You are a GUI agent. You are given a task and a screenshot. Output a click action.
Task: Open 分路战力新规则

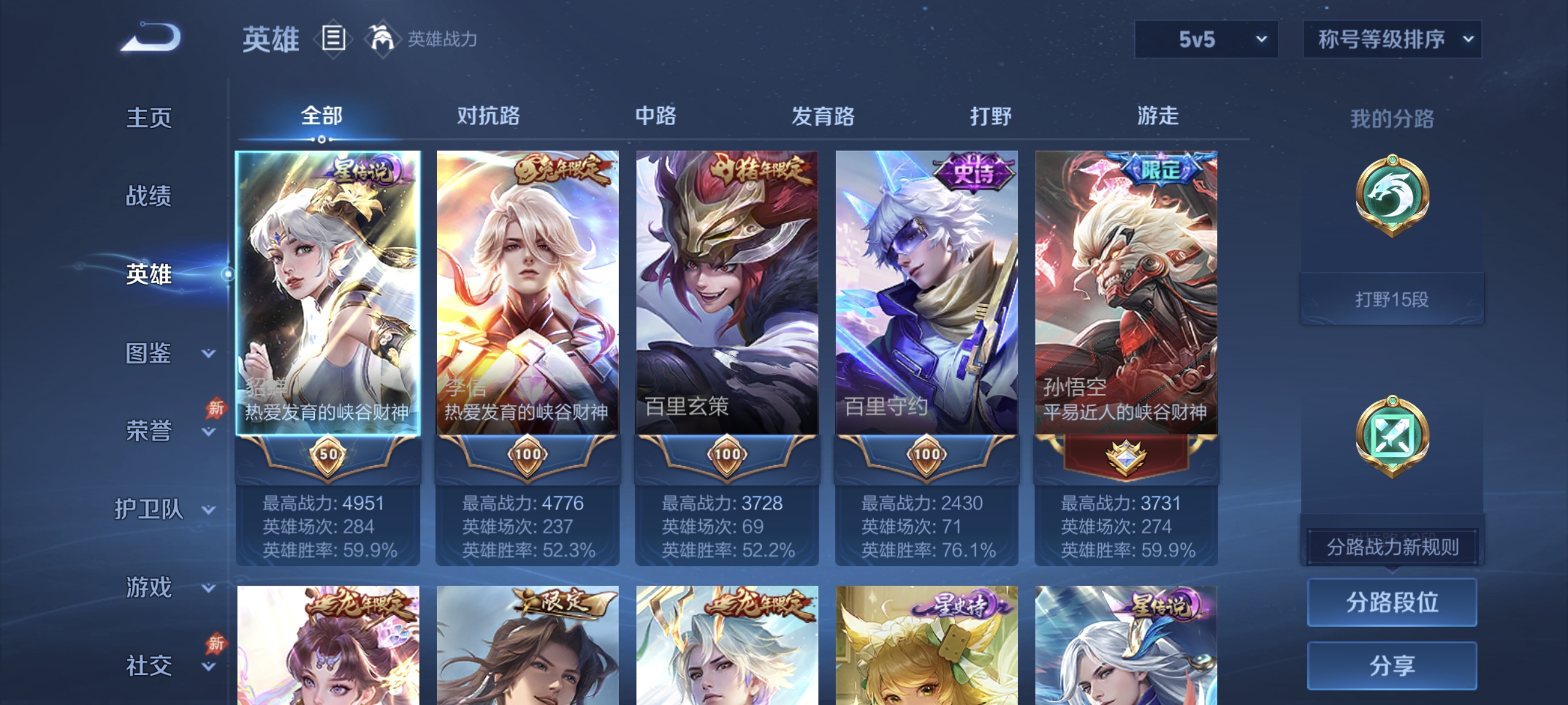coord(1392,547)
